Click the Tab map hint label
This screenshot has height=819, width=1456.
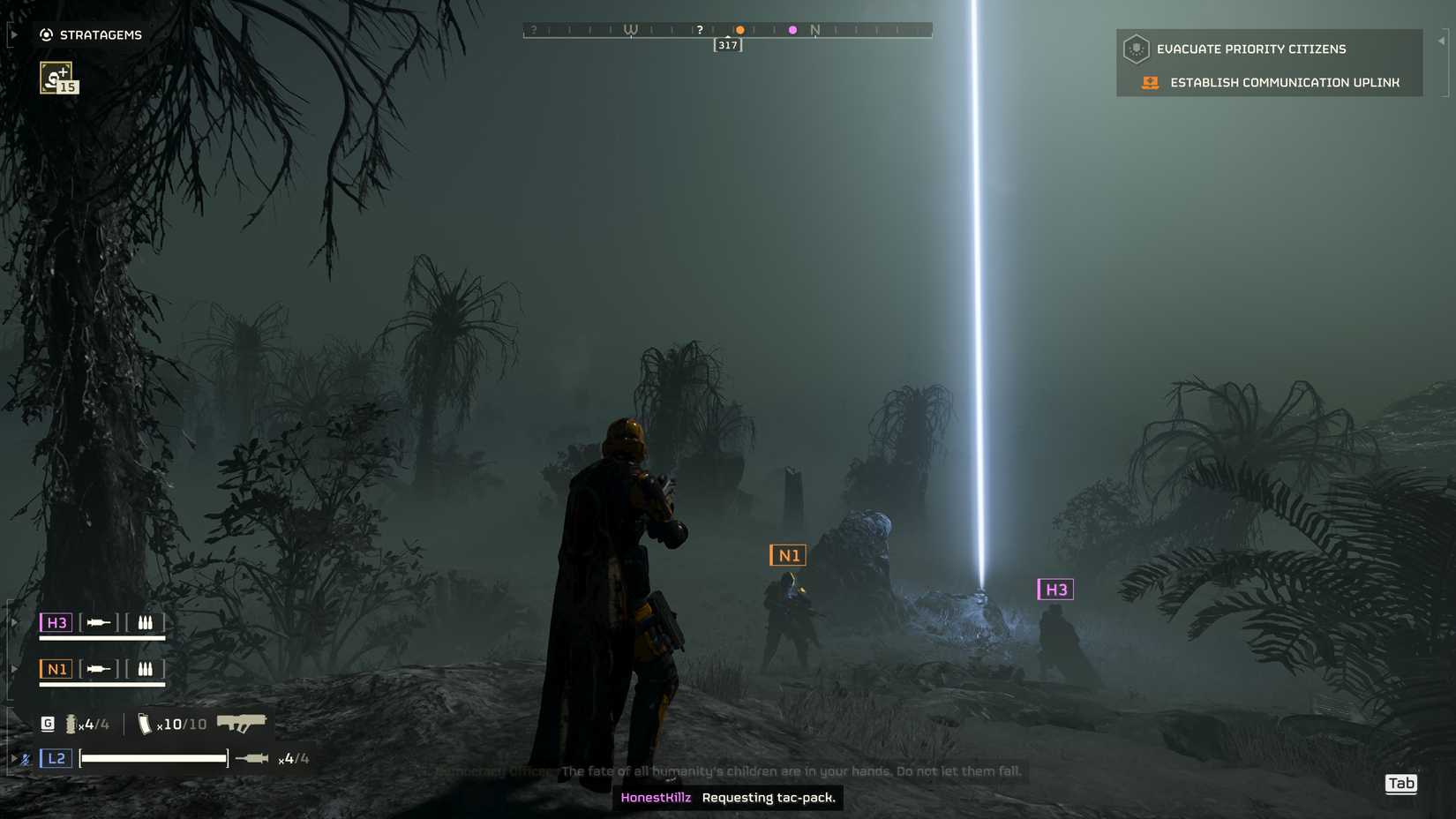pos(1401,784)
